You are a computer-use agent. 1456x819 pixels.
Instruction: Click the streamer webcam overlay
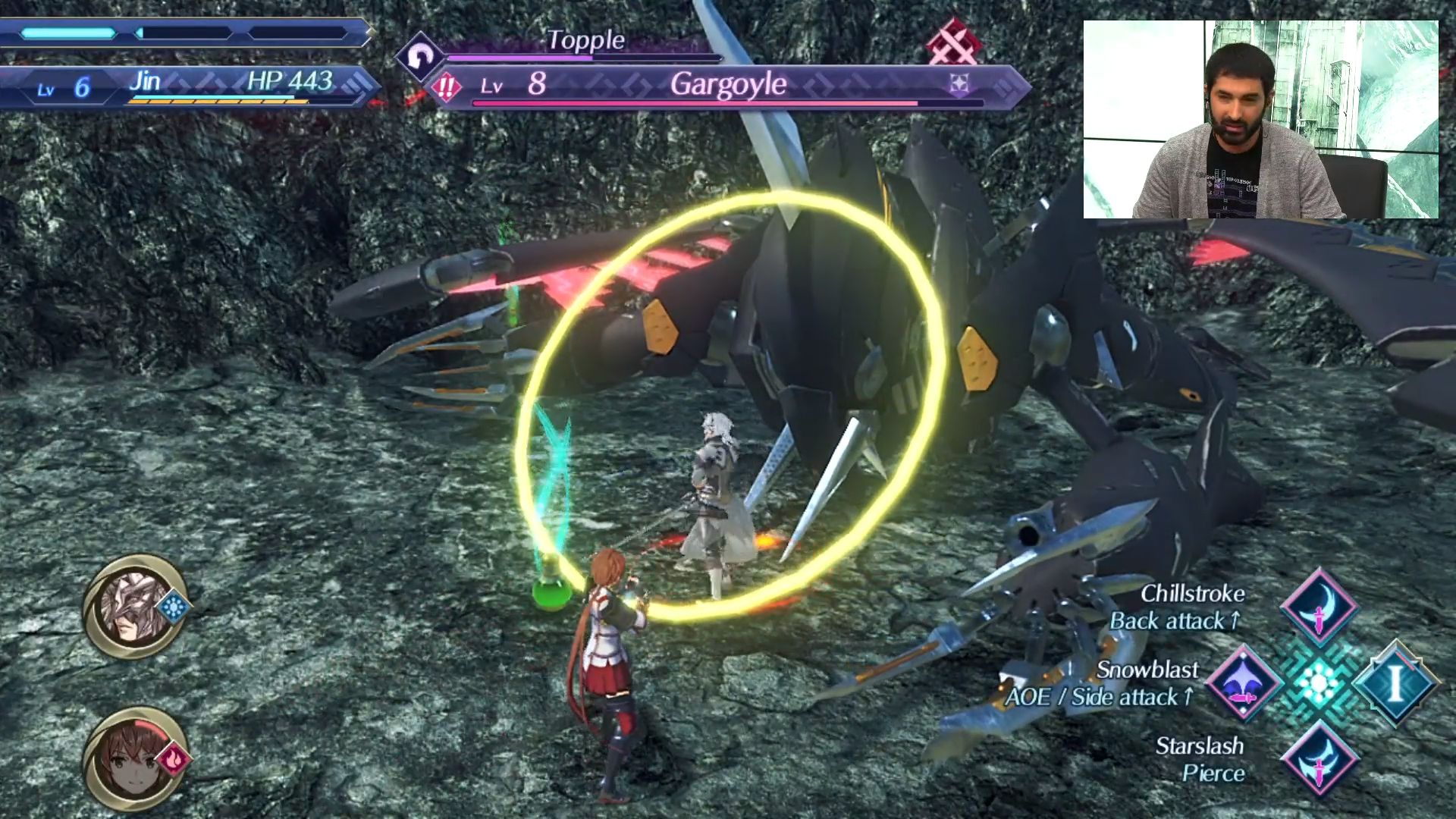click(x=1260, y=120)
